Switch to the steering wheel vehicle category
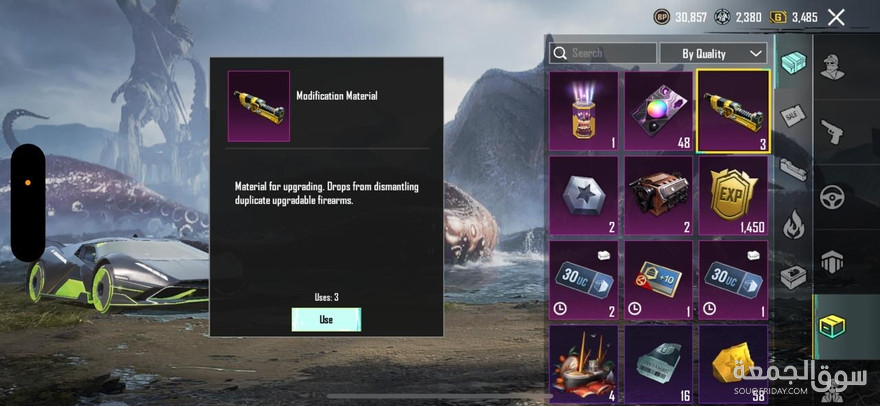This screenshot has width=880, height=407. tap(831, 196)
